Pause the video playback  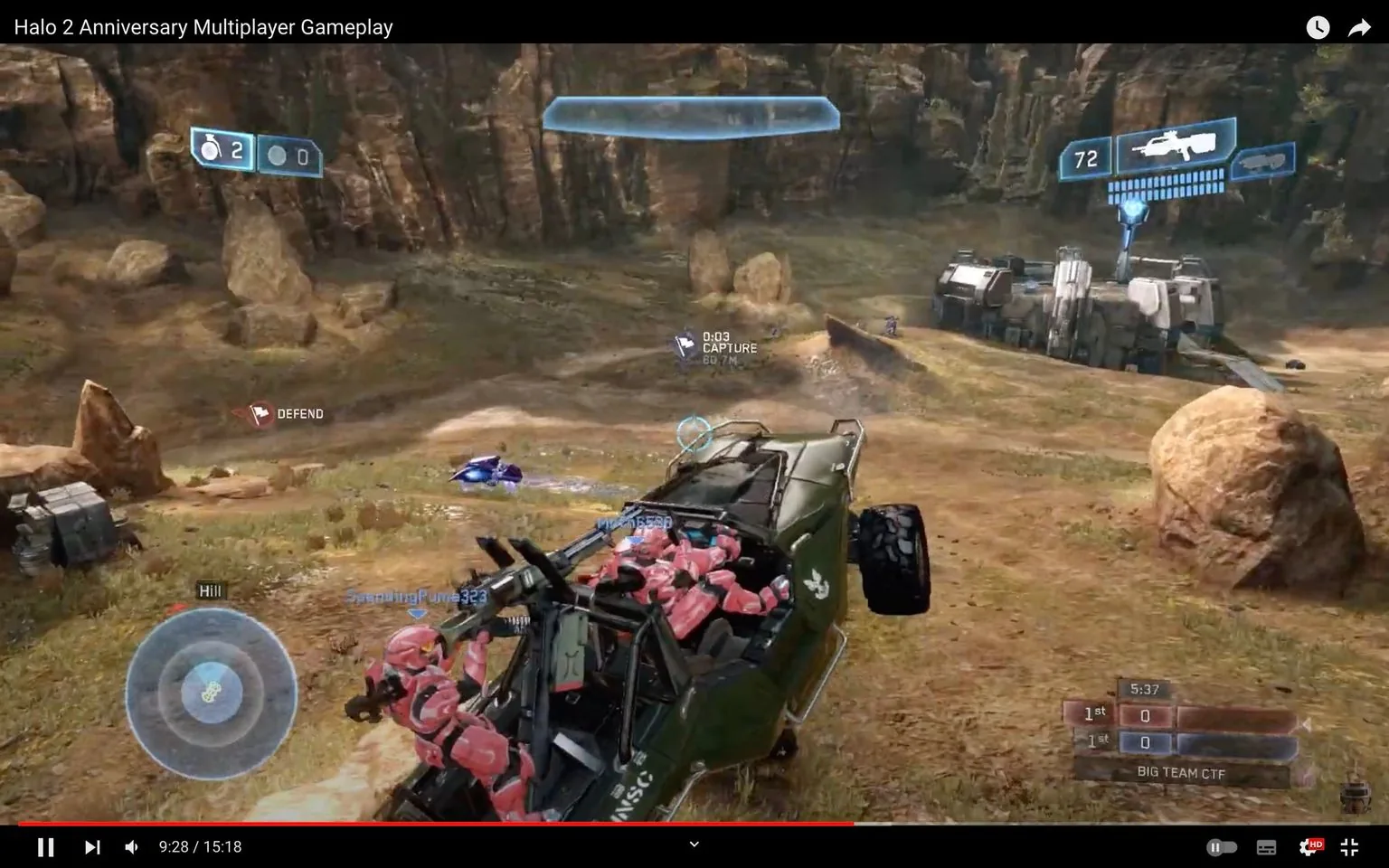coord(45,846)
